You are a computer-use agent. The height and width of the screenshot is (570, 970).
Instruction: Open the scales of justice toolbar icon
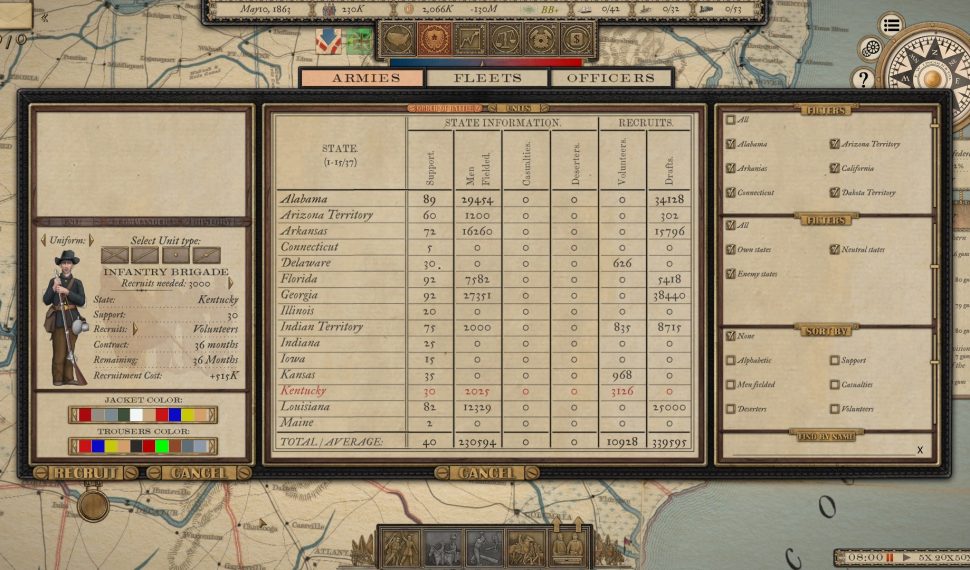pyautogui.click(x=504, y=39)
